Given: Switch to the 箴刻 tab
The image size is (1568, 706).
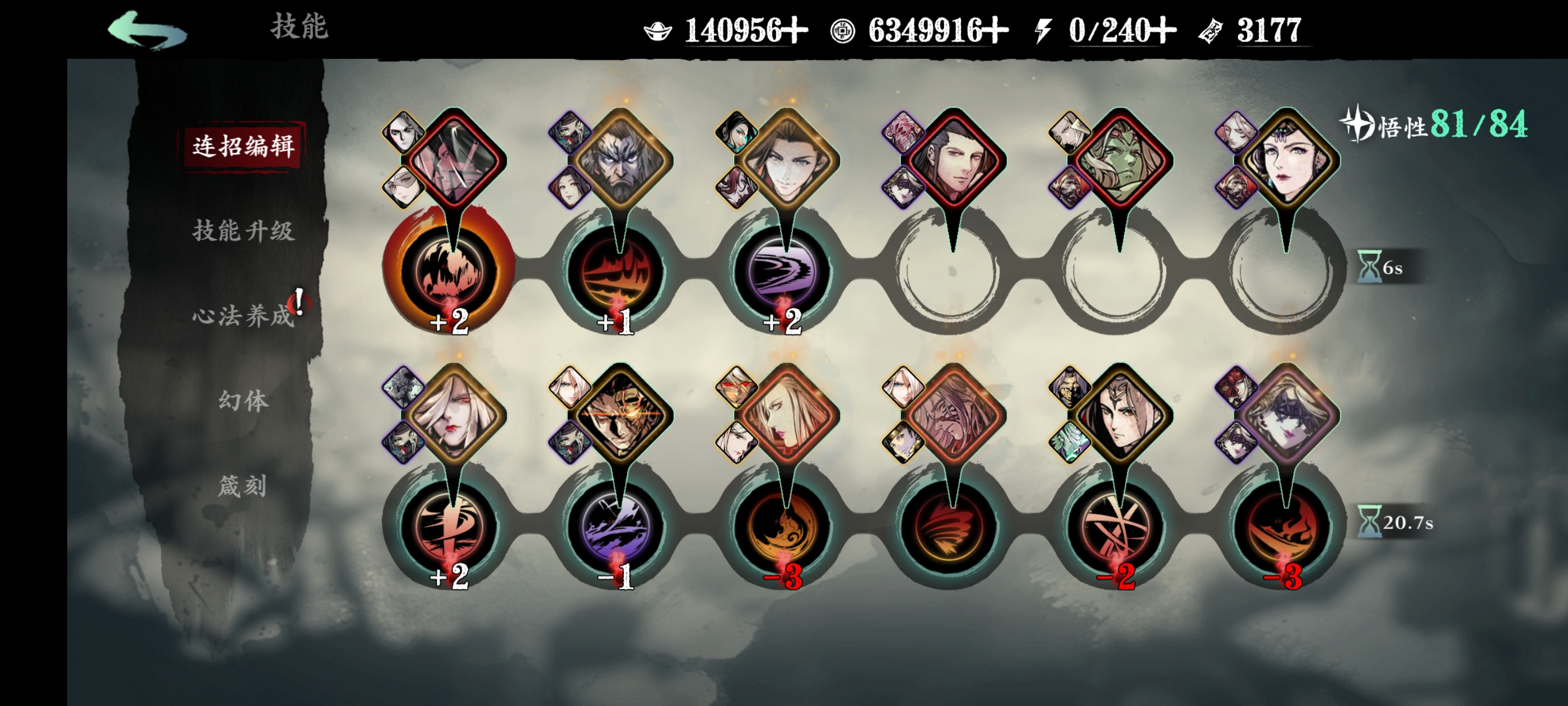Looking at the screenshot, I should (x=243, y=486).
